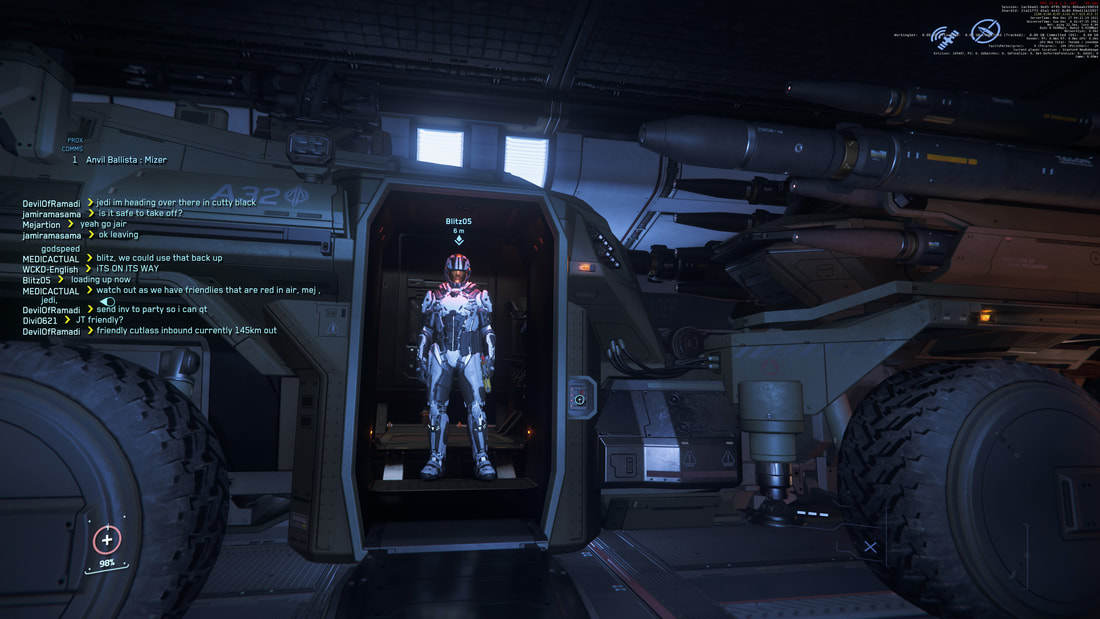Click the health plus status icon
Image resolution: width=1100 pixels, height=619 pixels.
coord(107,540)
